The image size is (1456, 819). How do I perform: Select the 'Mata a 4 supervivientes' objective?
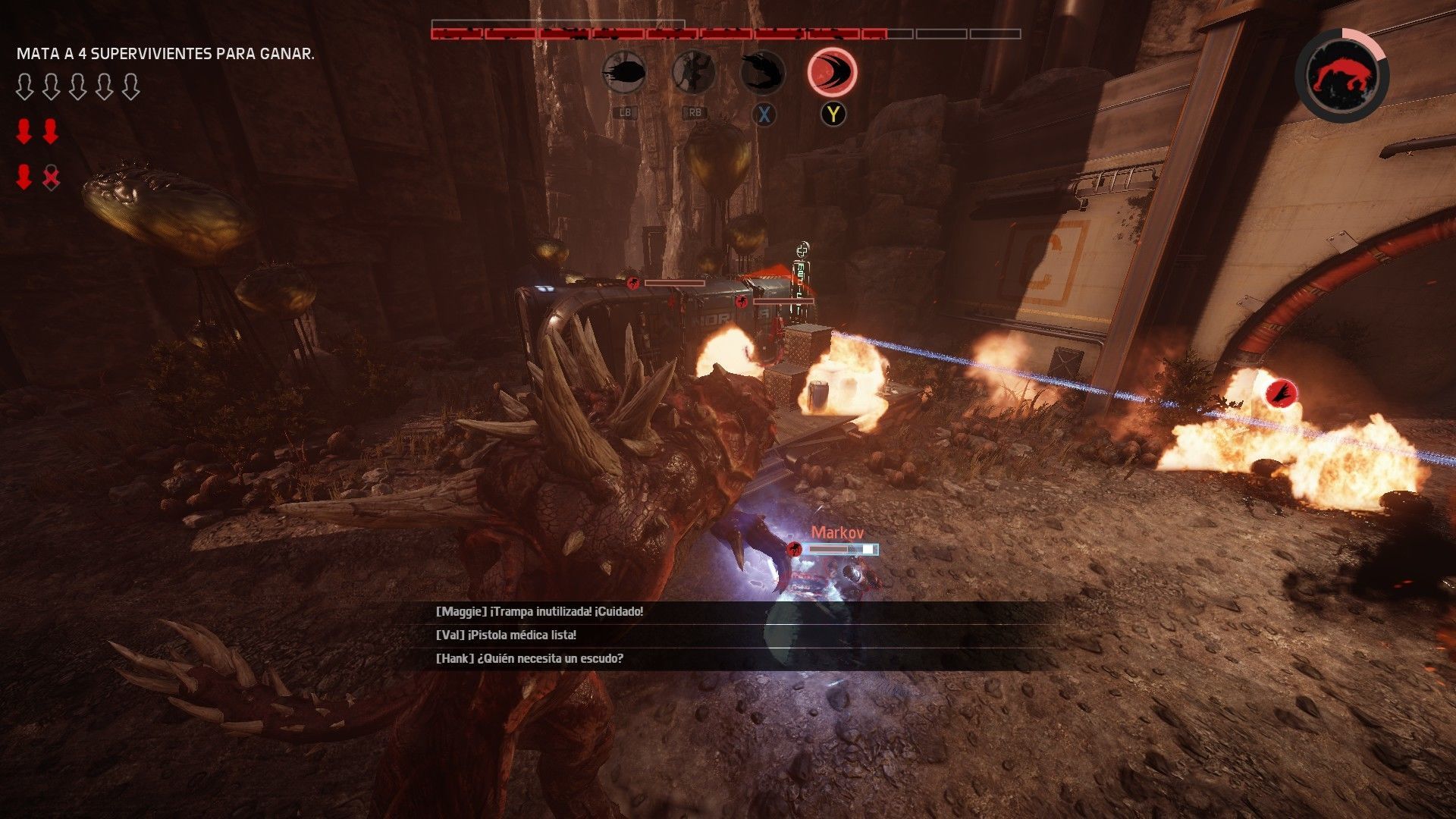165,54
